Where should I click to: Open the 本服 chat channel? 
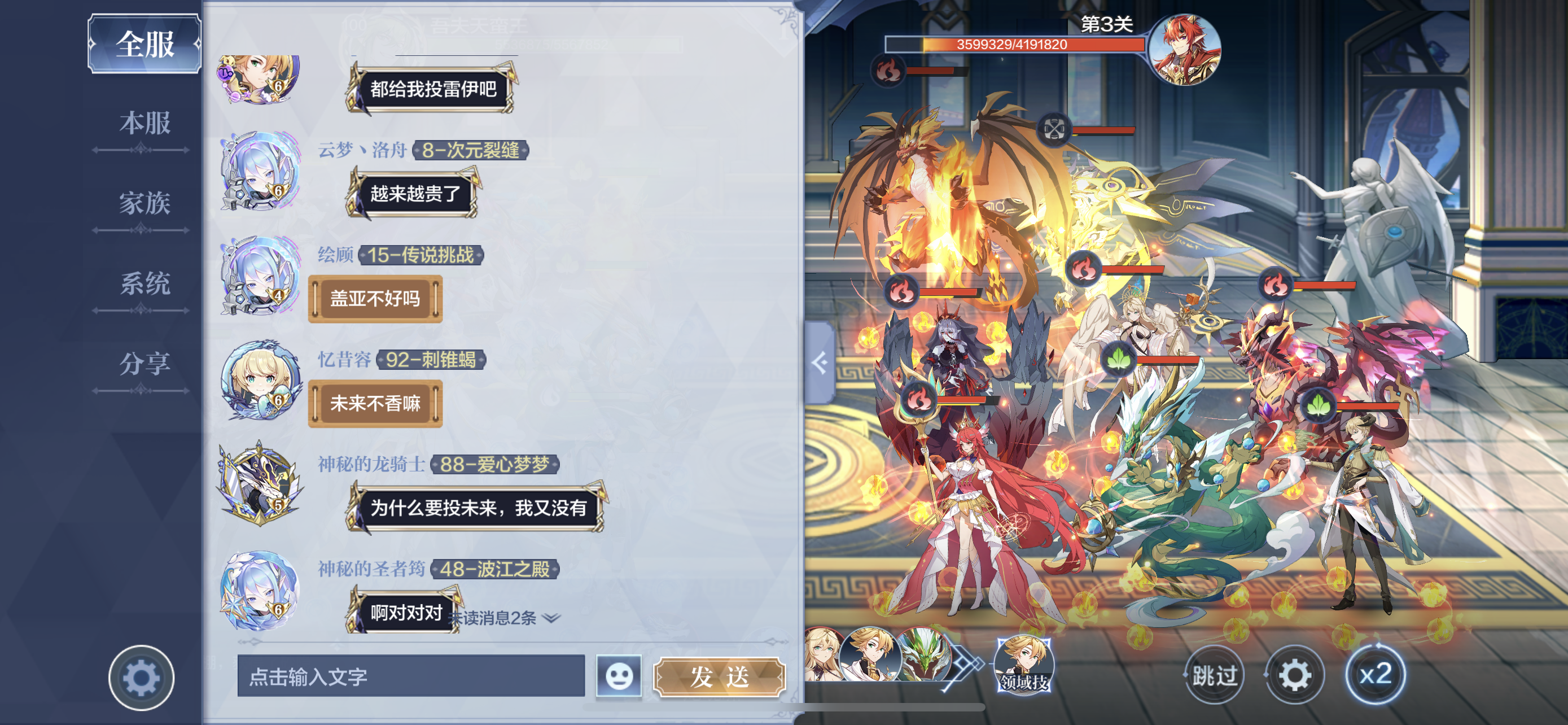pos(144,124)
